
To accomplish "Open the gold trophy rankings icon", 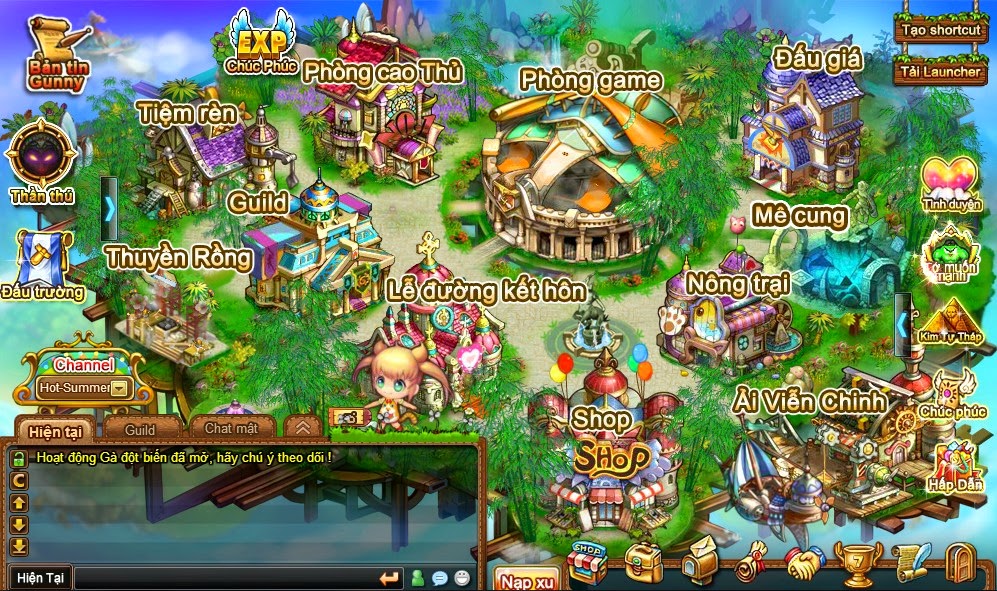I will click(x=855, y=565).
